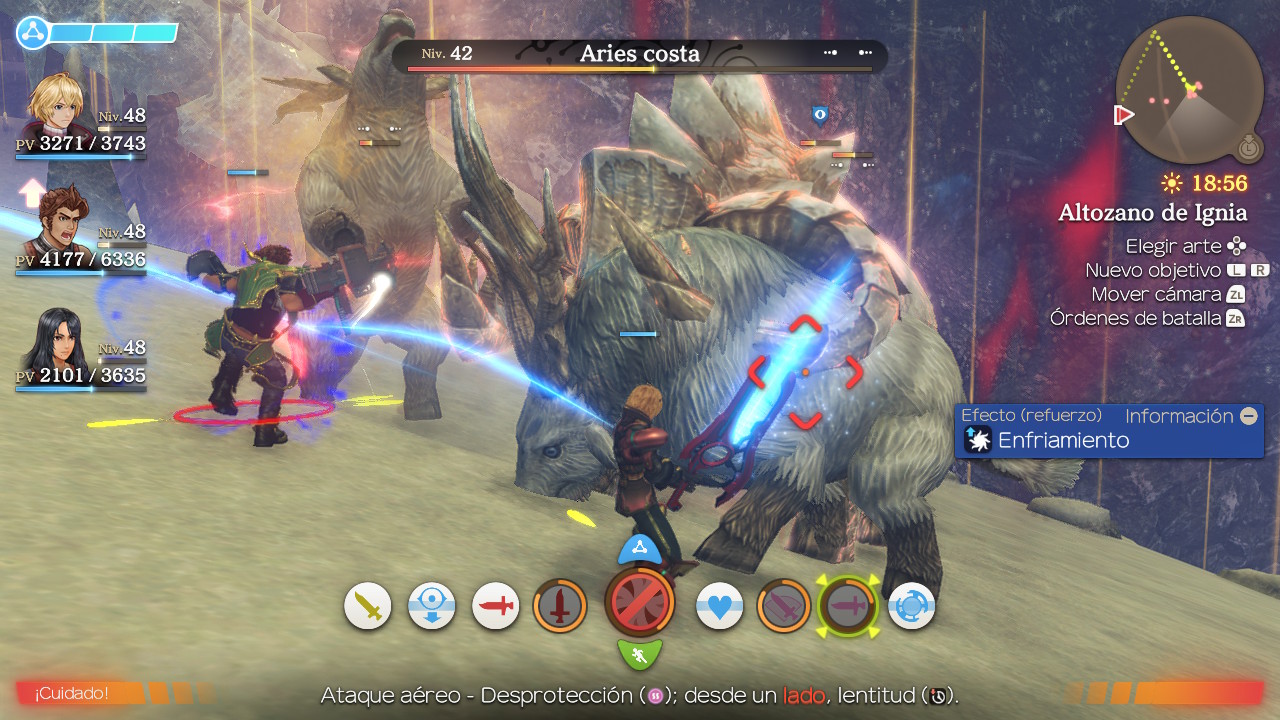The image size is (1280, 720).
Task: Click the circular minimap
Action: coord(1190,90)
